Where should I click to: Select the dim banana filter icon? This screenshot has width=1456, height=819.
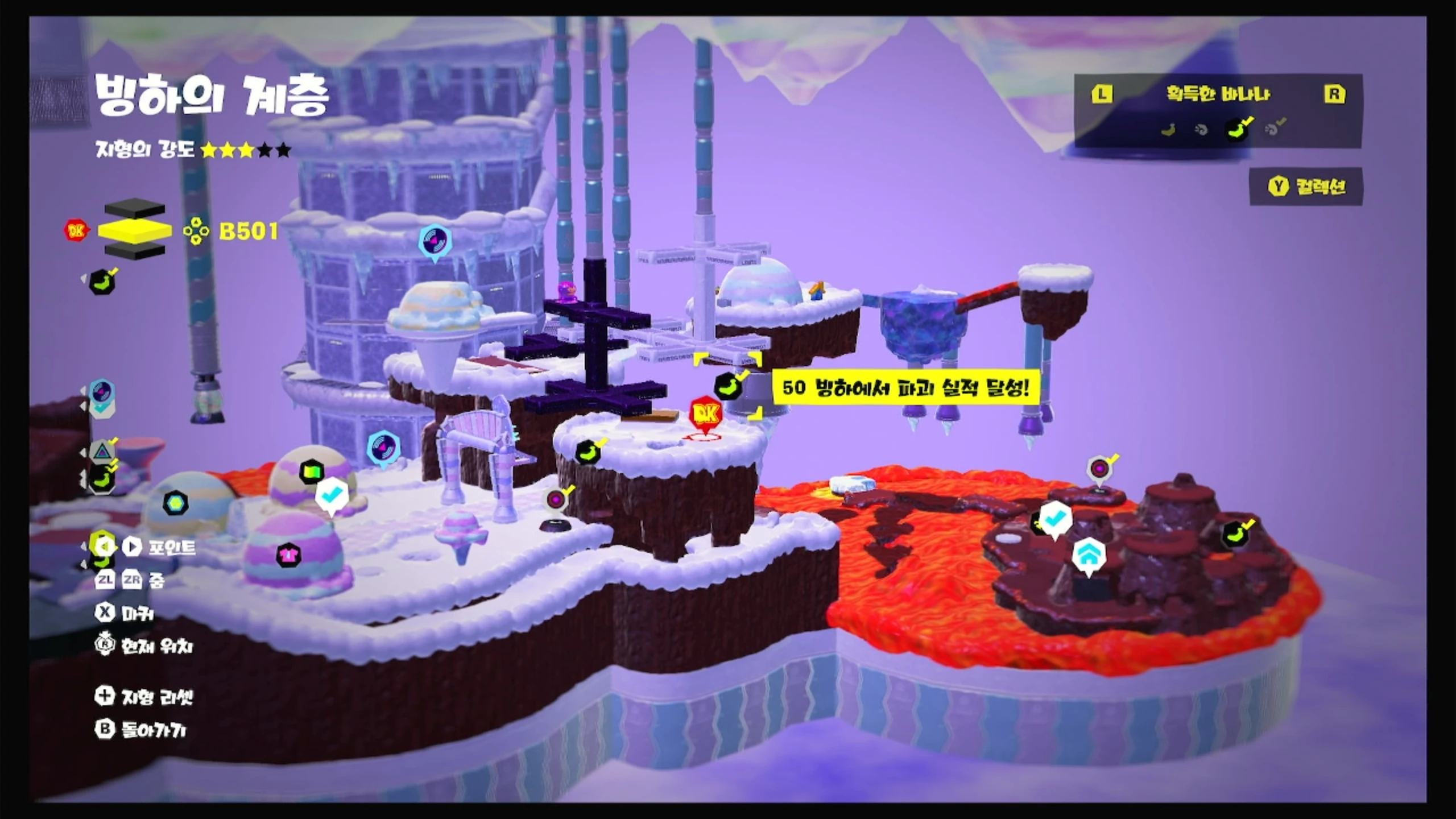(1169, 130)
